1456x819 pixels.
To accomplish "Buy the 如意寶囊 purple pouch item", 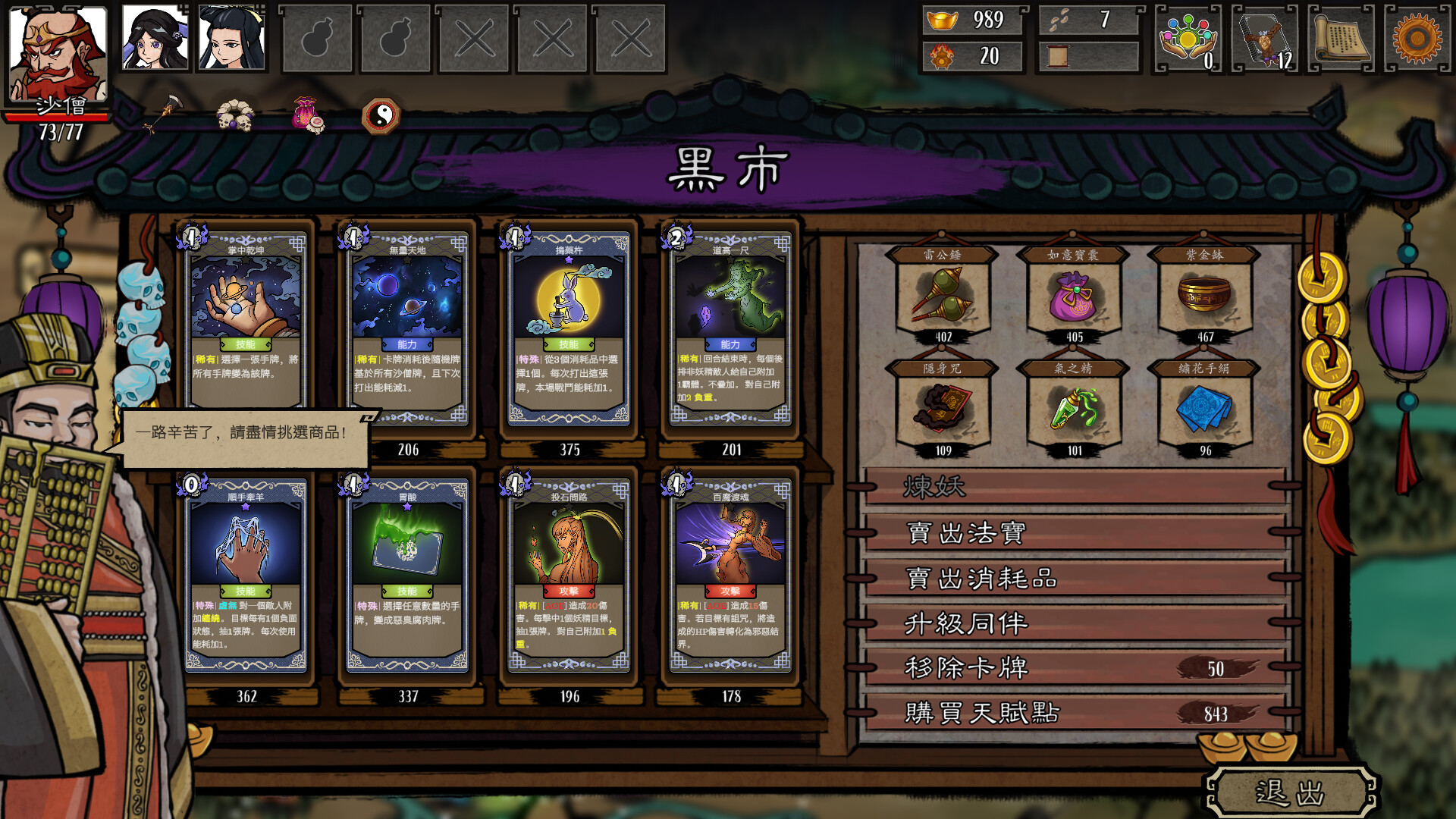I will point(1072,296).
